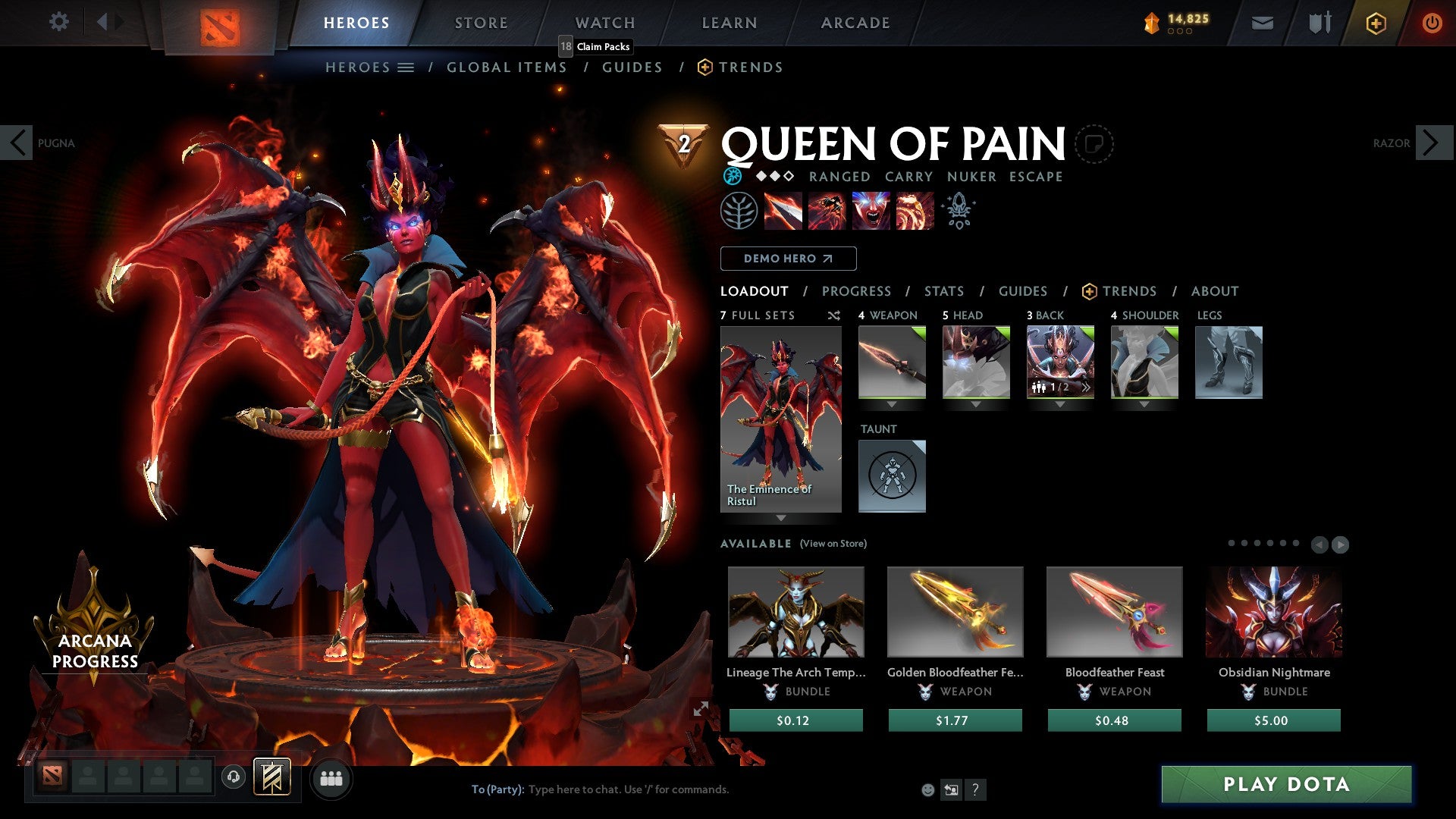The width and height of the screenshot is (1456, 819).
Task: Show the hero Progress tab
Action: tap(856, 291)
